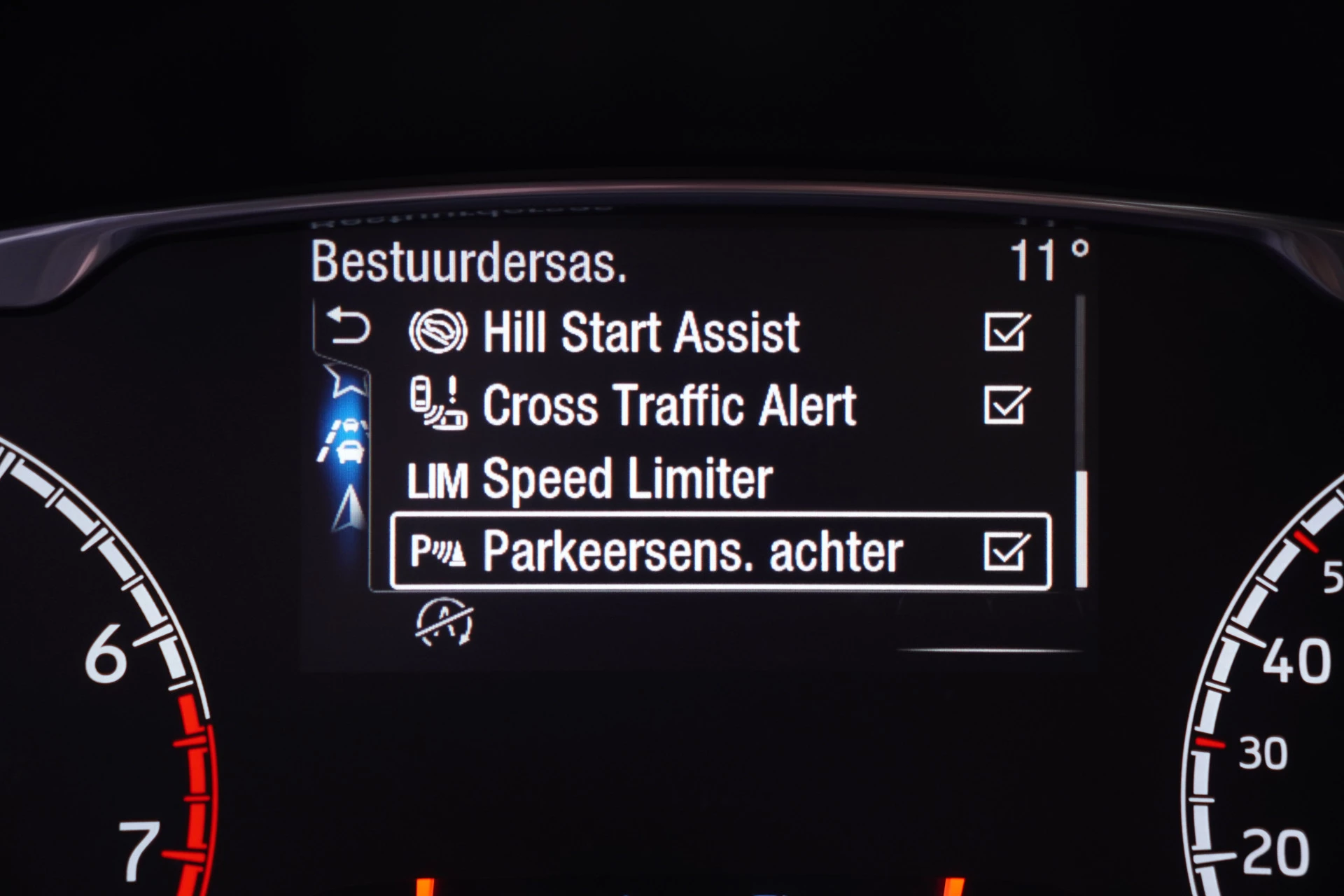The width and height of the screenshot is (1344, 896).
Task: Open the Speed Limiter option
Action: pyautogui.click(x=626, y=480)
